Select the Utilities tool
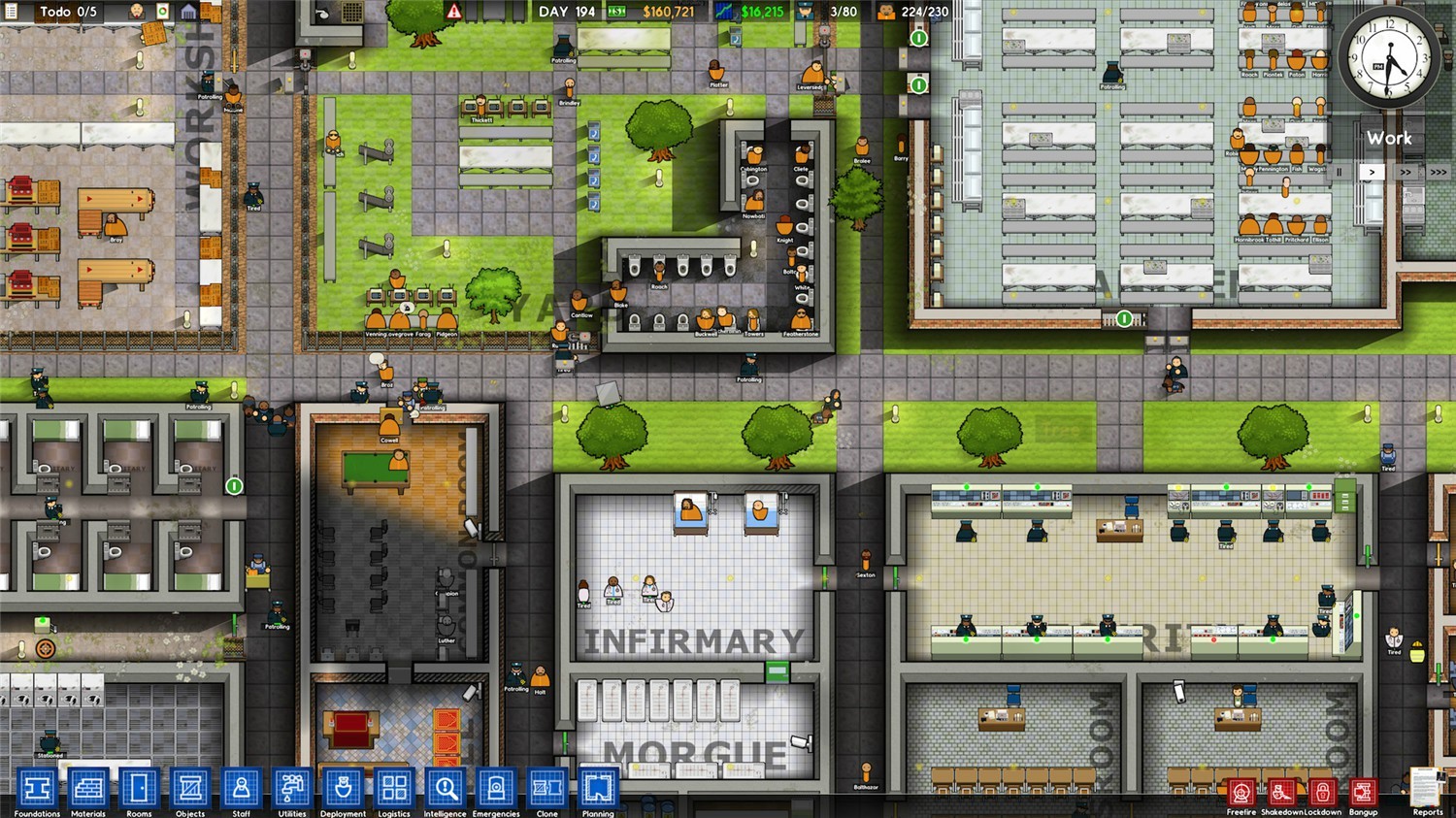The image size is (1456, 818). 291,786
